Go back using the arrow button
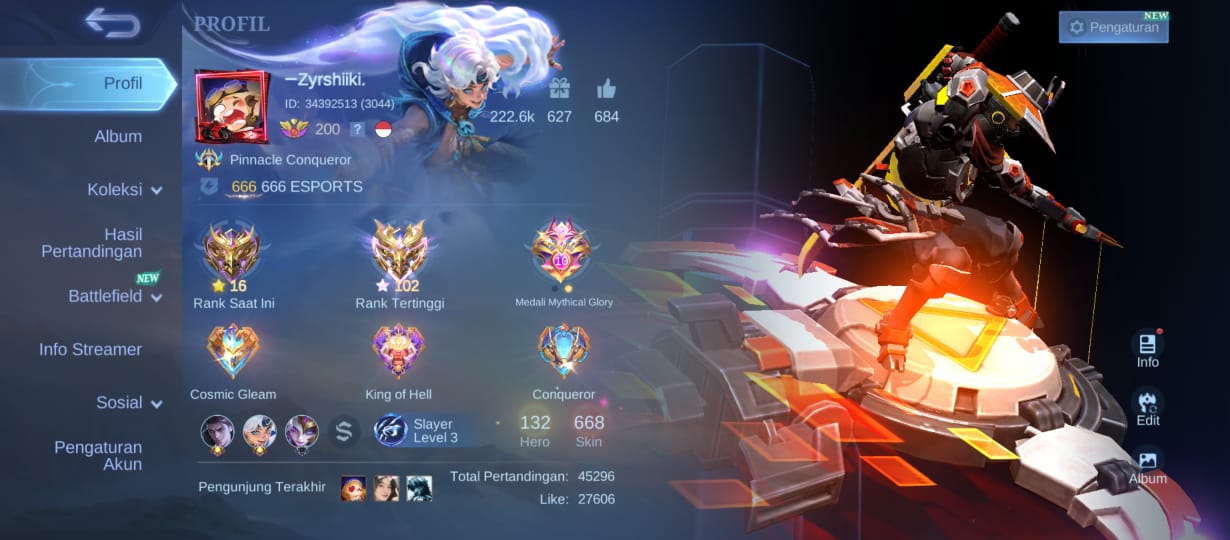 click(112, 22)
